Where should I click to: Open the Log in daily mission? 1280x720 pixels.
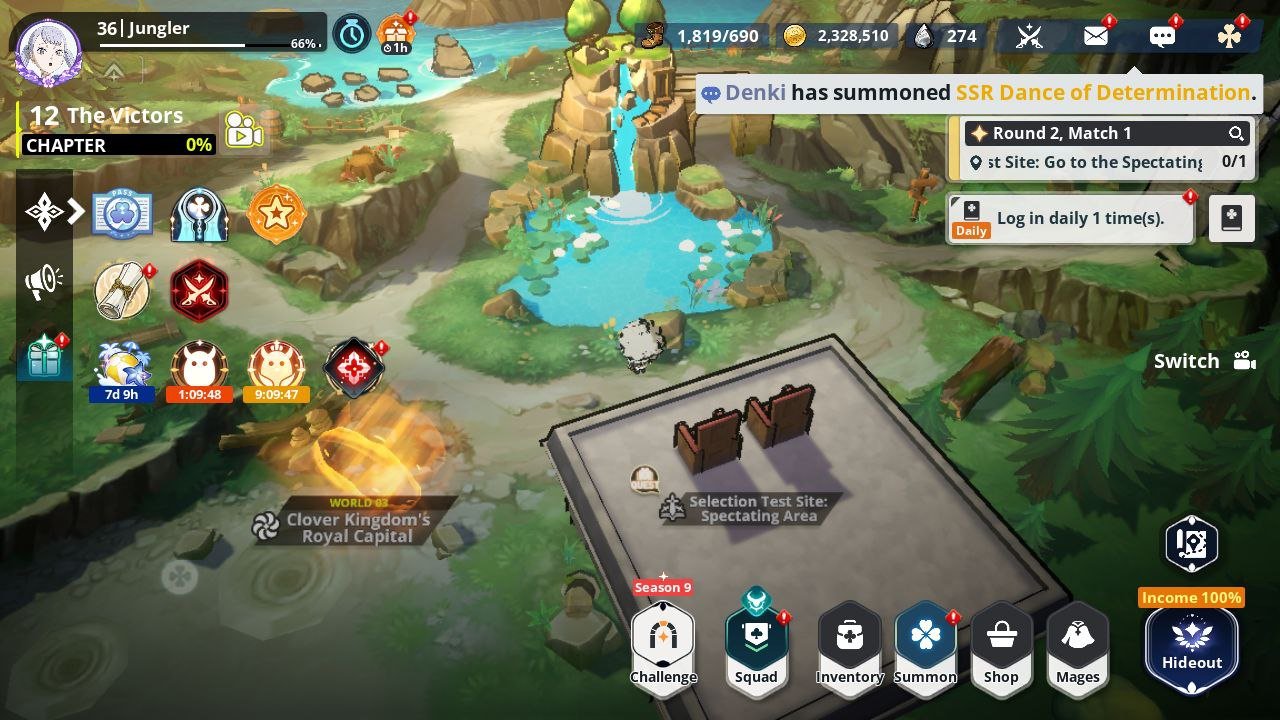click(1070, 218)
